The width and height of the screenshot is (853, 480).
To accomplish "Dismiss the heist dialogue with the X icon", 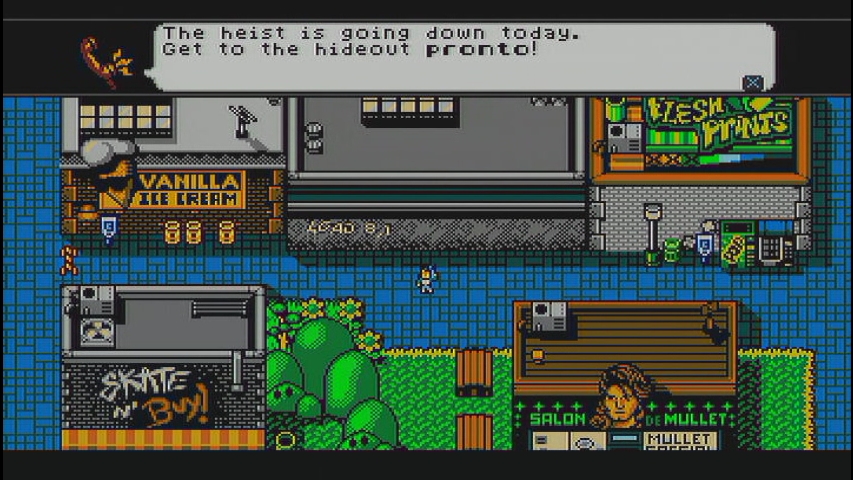I will click(x=753, y=83).
